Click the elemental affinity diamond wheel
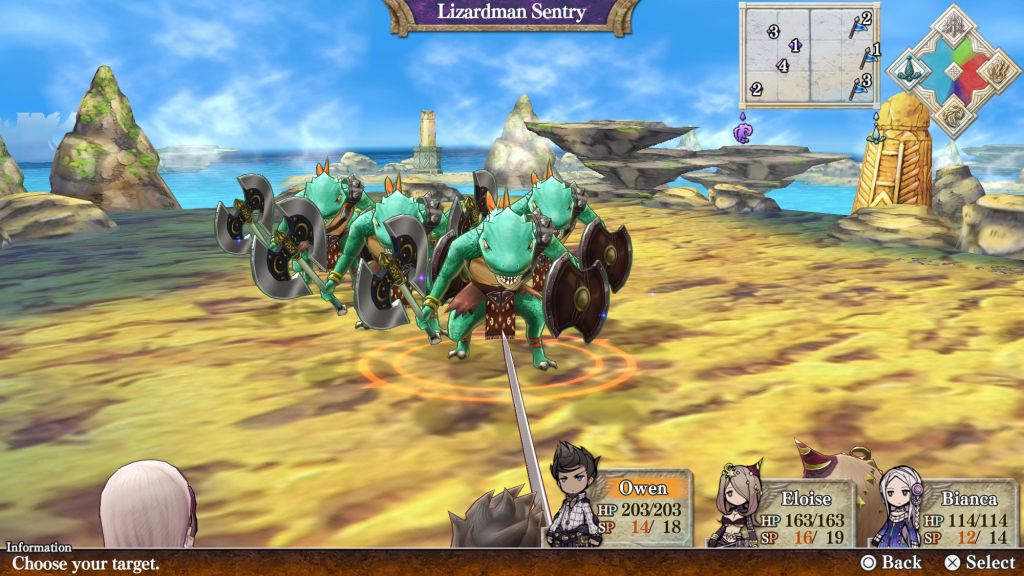 click(x=953, y=71)
